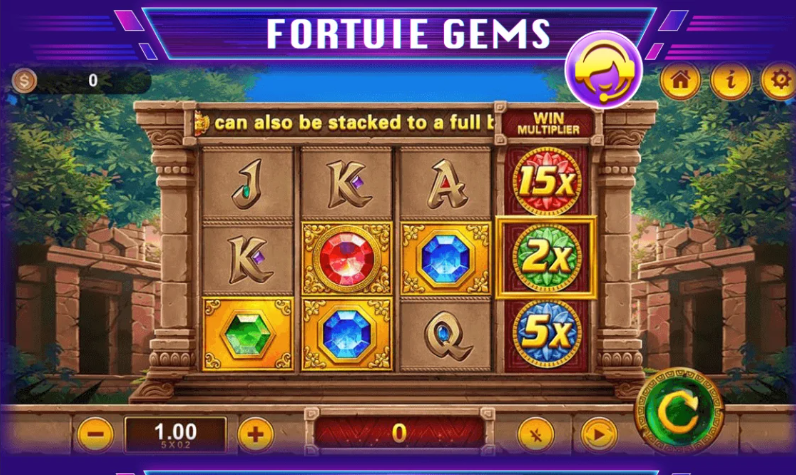Click the coin balance icon
This screenshot has width=796, height=475.
pyautogui.click(x=25, y=81)
